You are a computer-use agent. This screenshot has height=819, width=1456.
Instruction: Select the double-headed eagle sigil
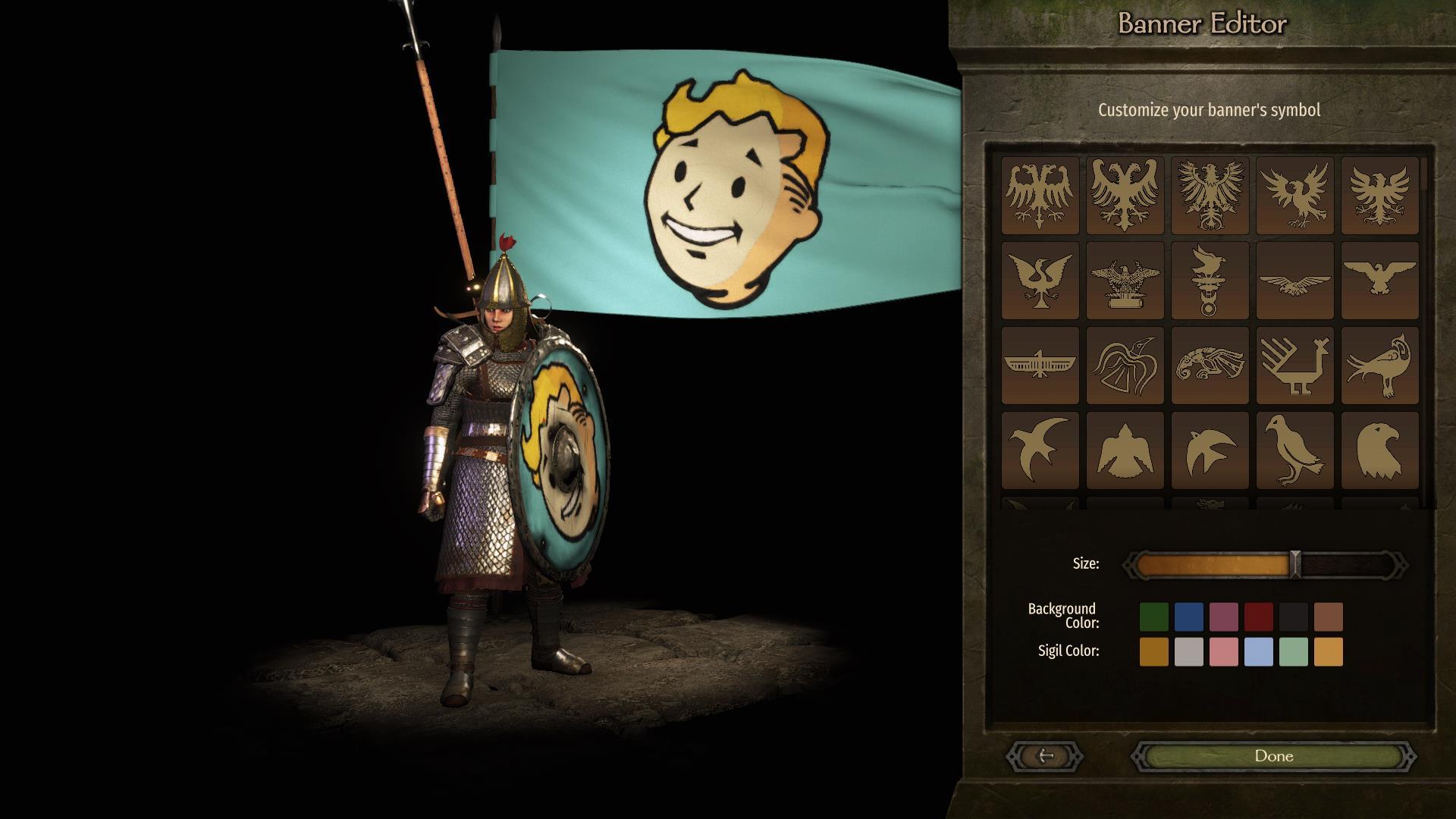(1040, 196)
